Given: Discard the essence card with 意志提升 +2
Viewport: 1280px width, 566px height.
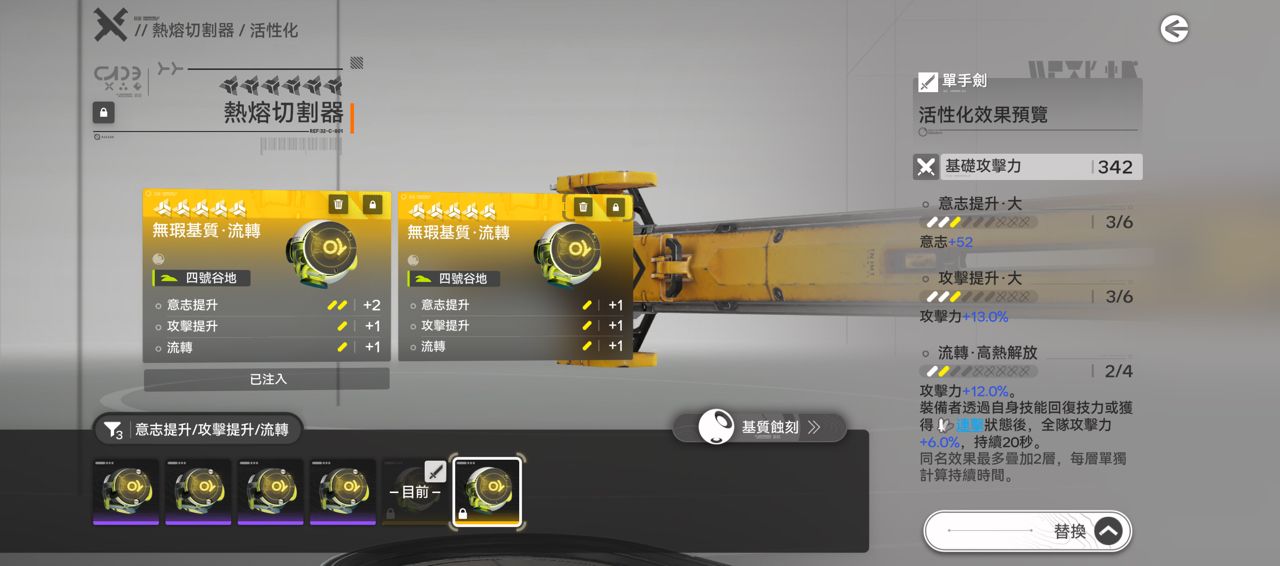Looking at the screenshot, I should click(338, 204).
